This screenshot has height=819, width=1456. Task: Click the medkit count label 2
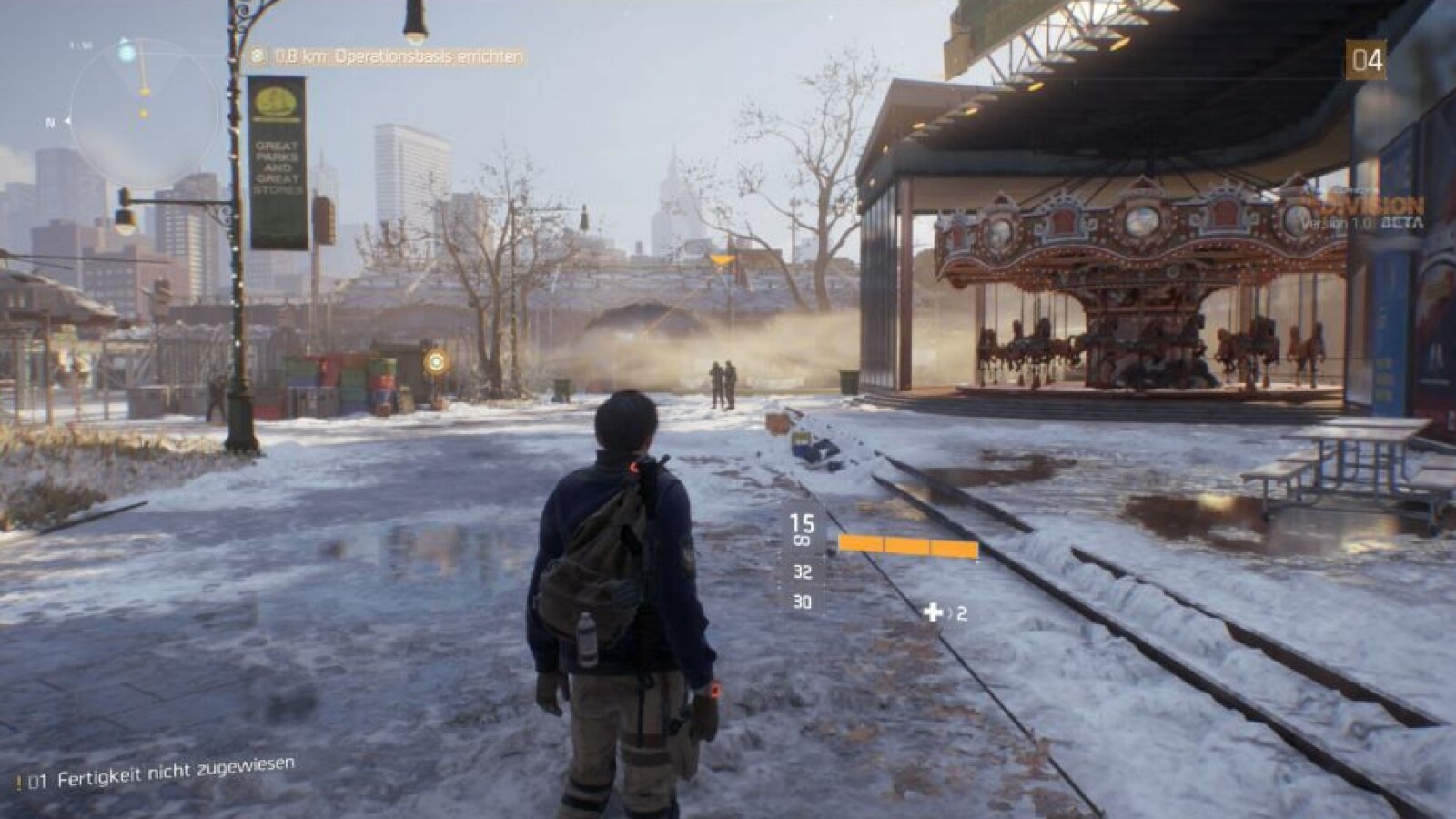[963, 614]
